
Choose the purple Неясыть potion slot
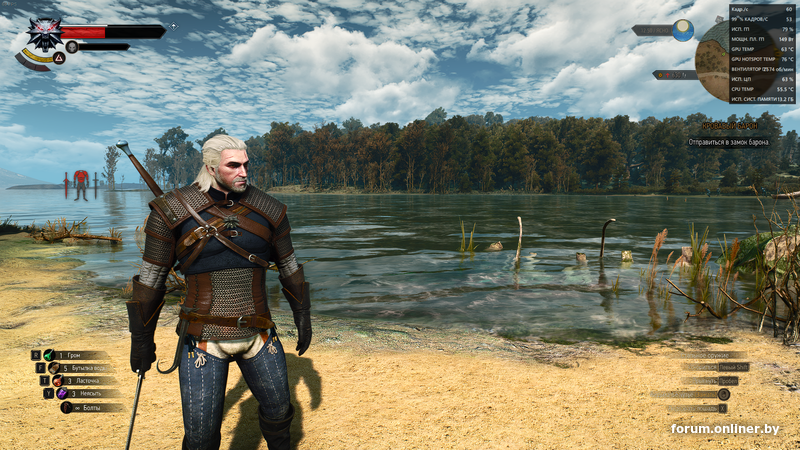coord(62,394)
